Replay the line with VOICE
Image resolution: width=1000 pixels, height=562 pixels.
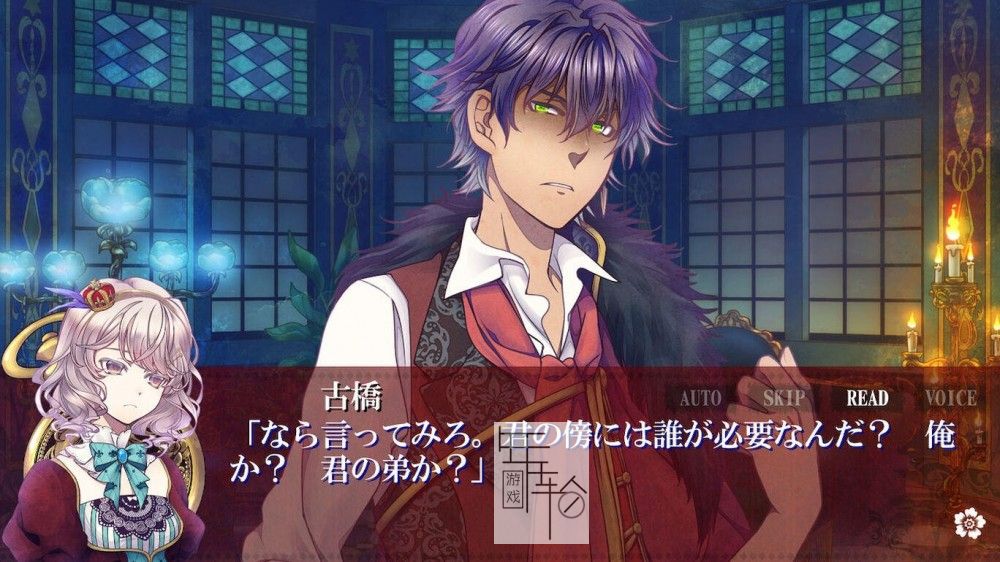pyautogui.click(x=950, y=397)
